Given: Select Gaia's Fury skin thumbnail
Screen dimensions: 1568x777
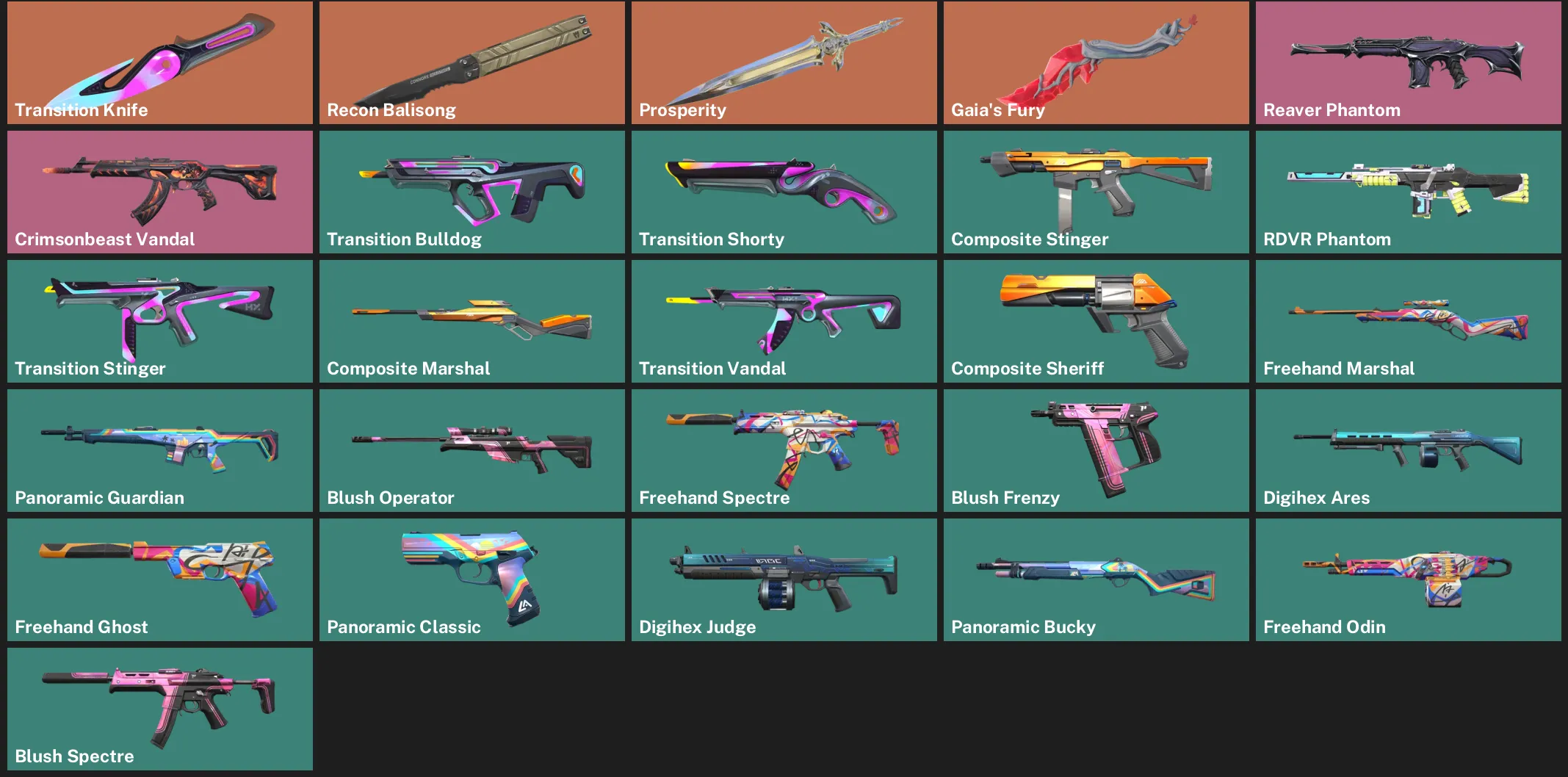Looking at the screenshot, I should (x=1095, y=62).
